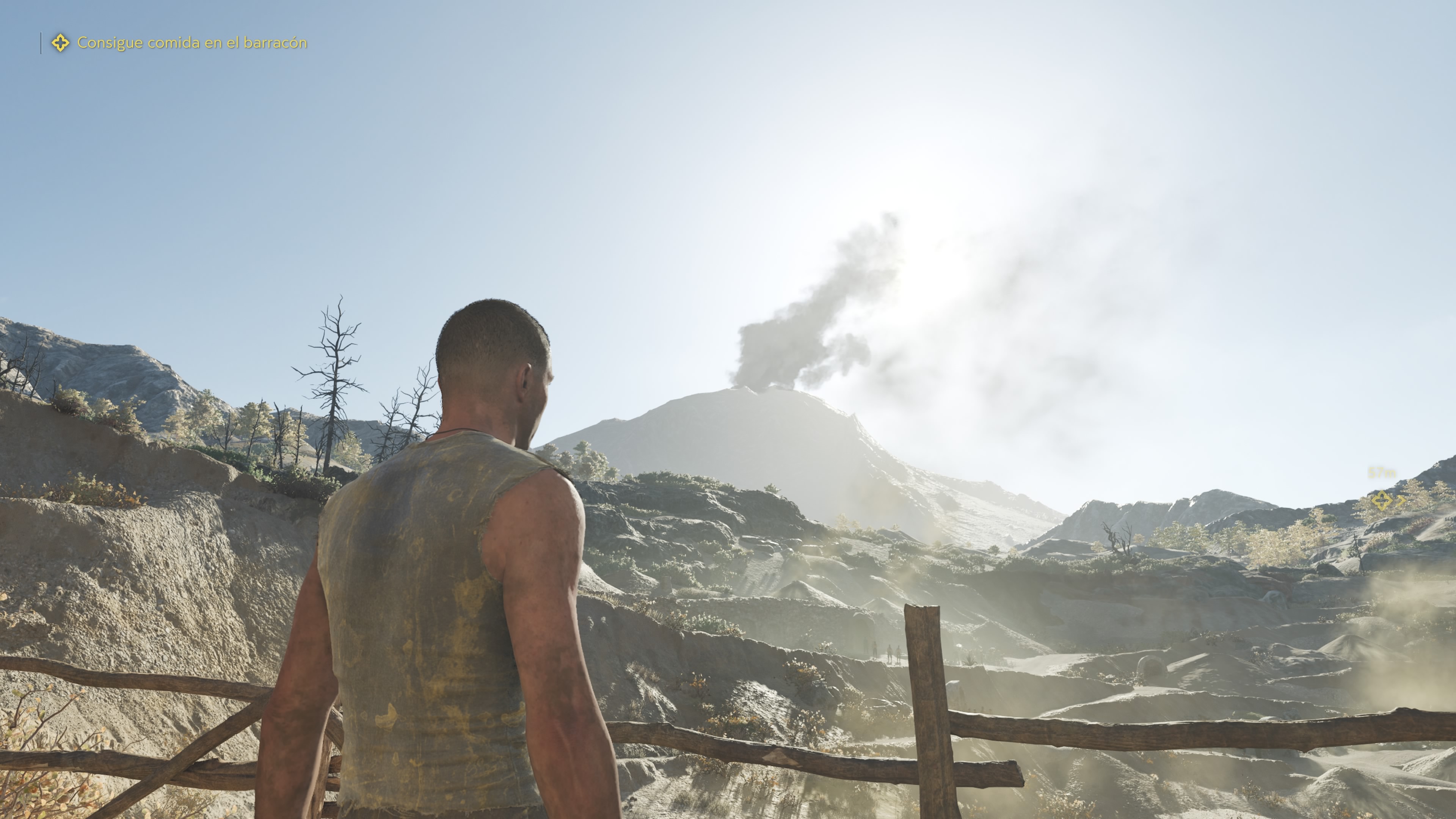The height and width of the screenshot is (819, 1456).
Task: Click the yellow objective waypoint marker
Action: (x=1381, y=500)
